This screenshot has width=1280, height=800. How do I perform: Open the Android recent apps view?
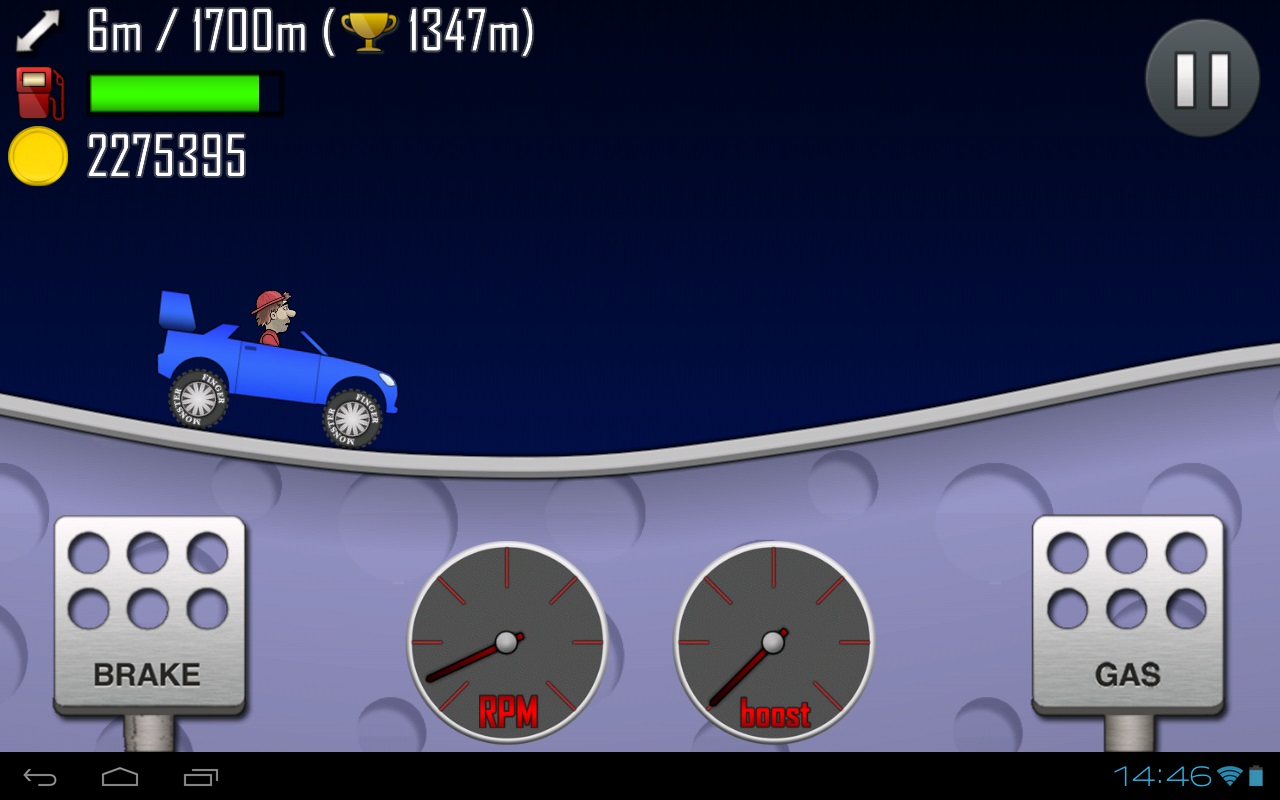[200, 777]
